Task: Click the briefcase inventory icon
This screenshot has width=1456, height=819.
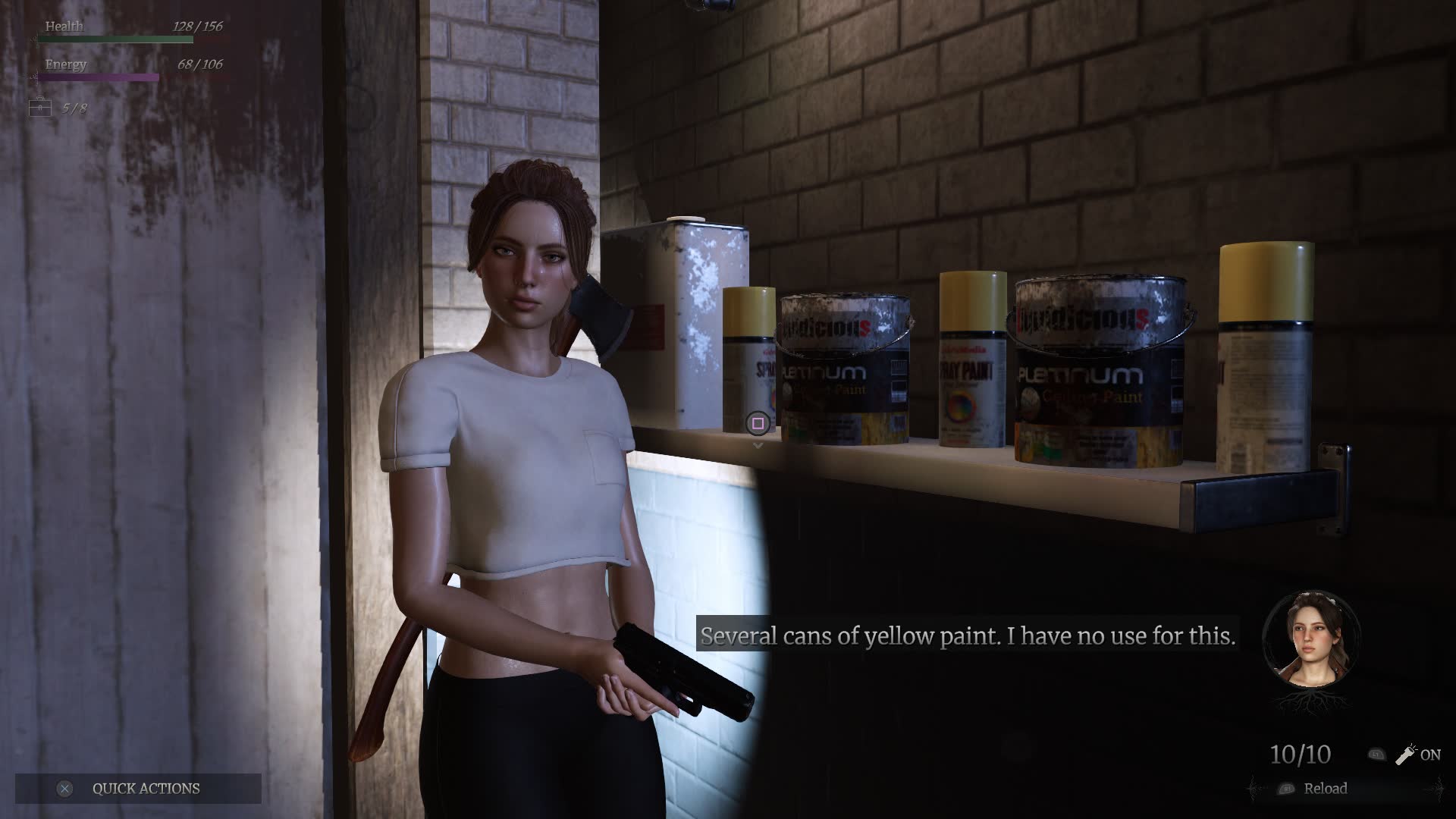Action: coord(40,108)
